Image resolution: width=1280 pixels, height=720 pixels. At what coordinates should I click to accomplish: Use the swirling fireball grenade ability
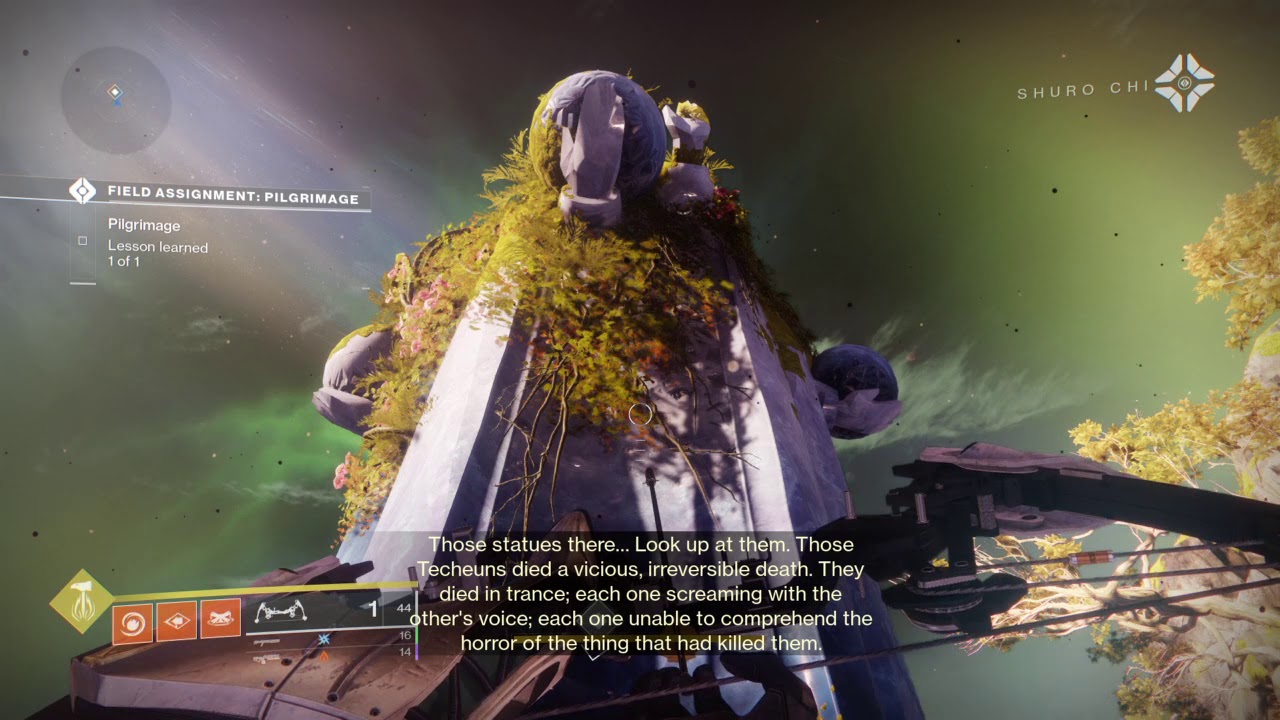click(132, 624)
